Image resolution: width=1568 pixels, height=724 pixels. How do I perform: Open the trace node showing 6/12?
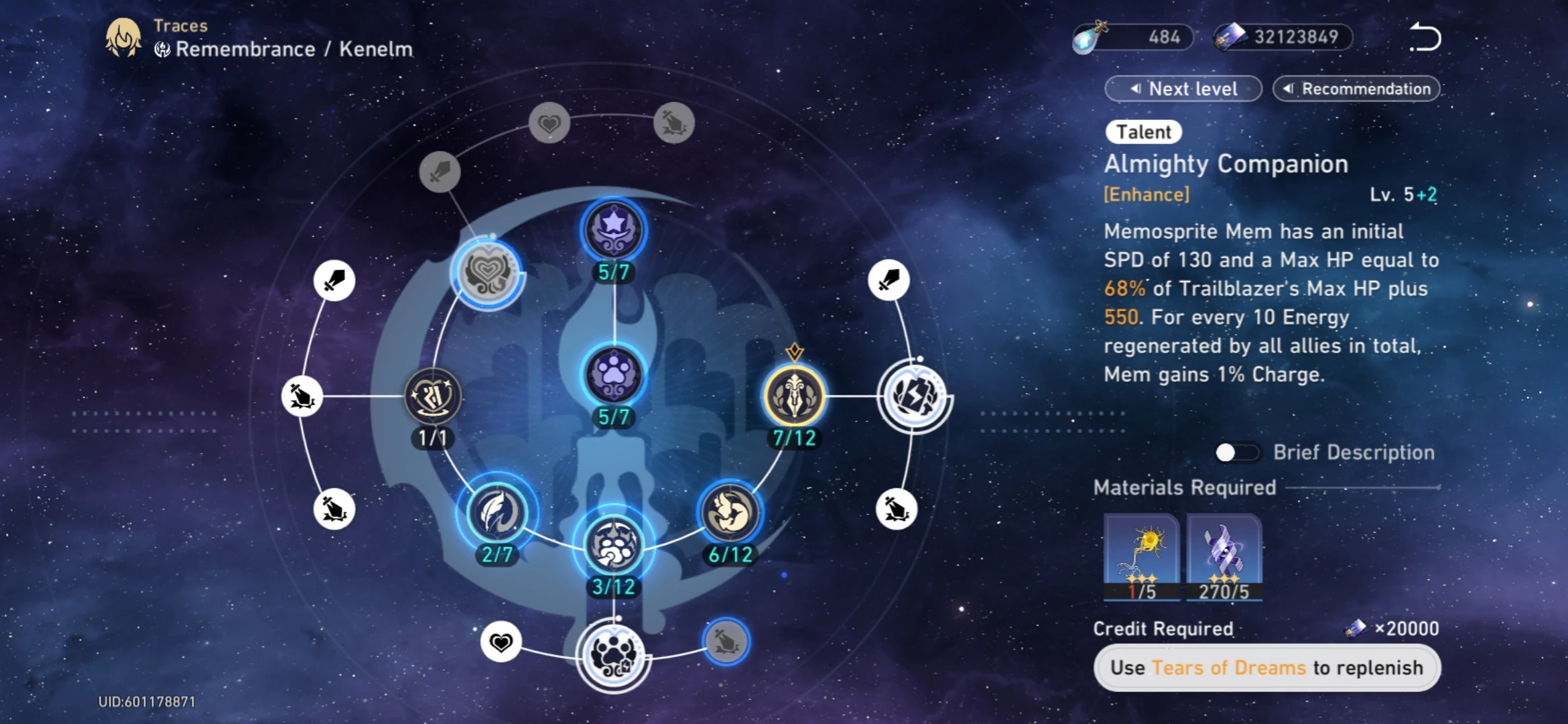coord(730,513)
